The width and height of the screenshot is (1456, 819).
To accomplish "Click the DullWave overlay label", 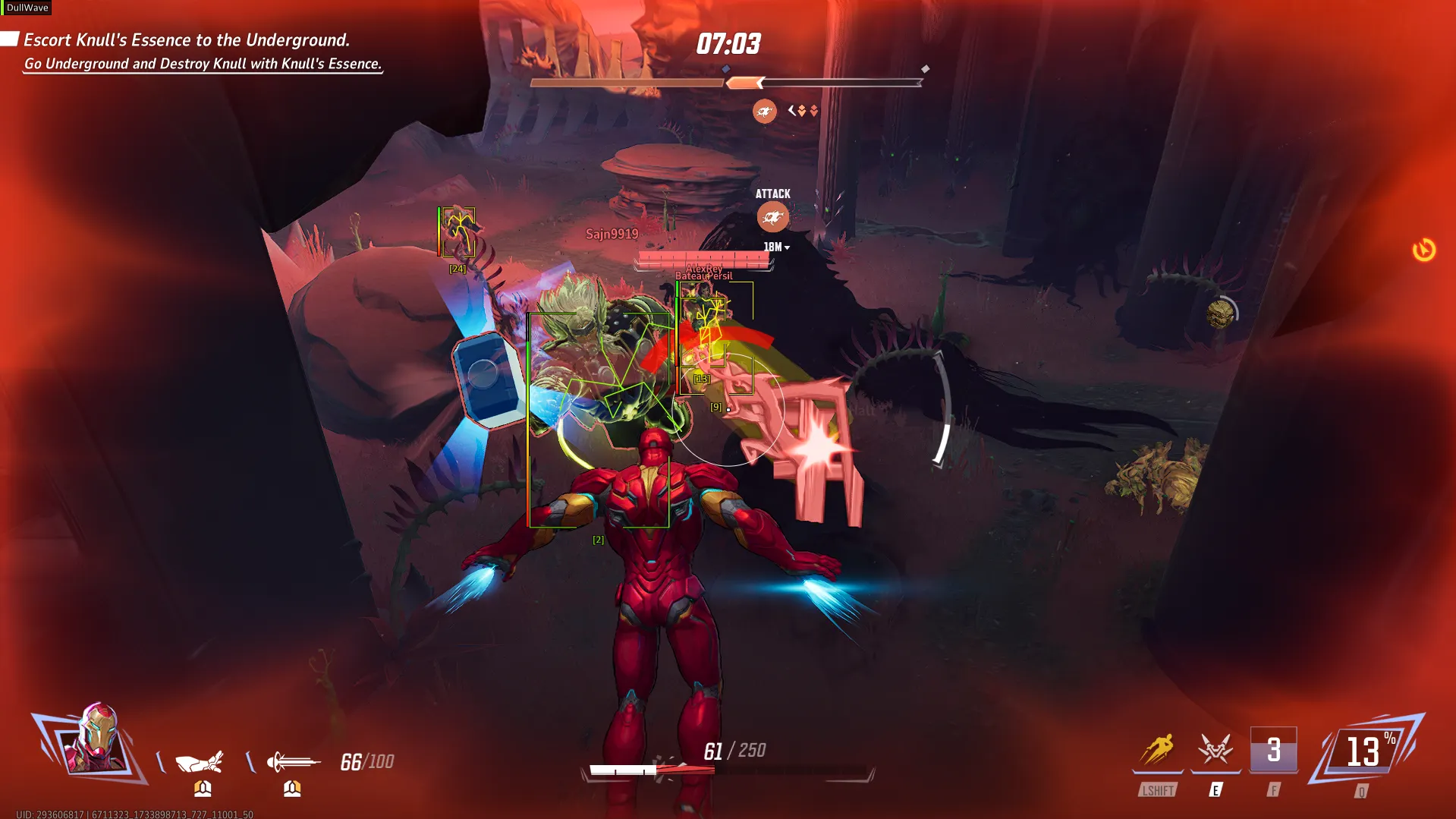I will [x=27, y=8].
